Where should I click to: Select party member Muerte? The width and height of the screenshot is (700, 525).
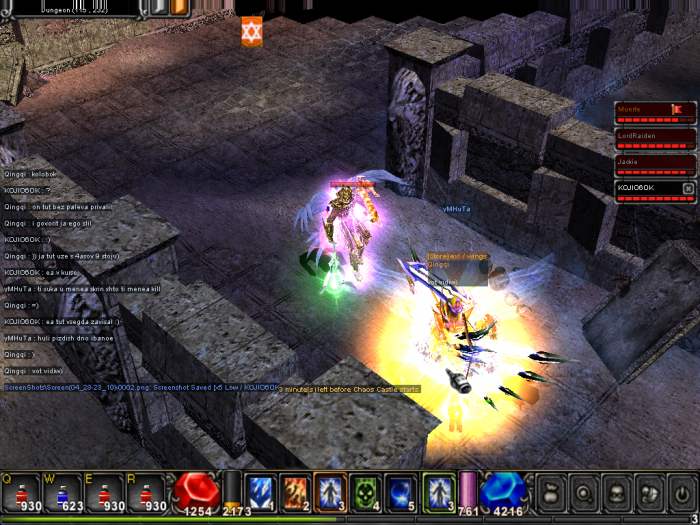pyautogui.click(x=655, y=111)
